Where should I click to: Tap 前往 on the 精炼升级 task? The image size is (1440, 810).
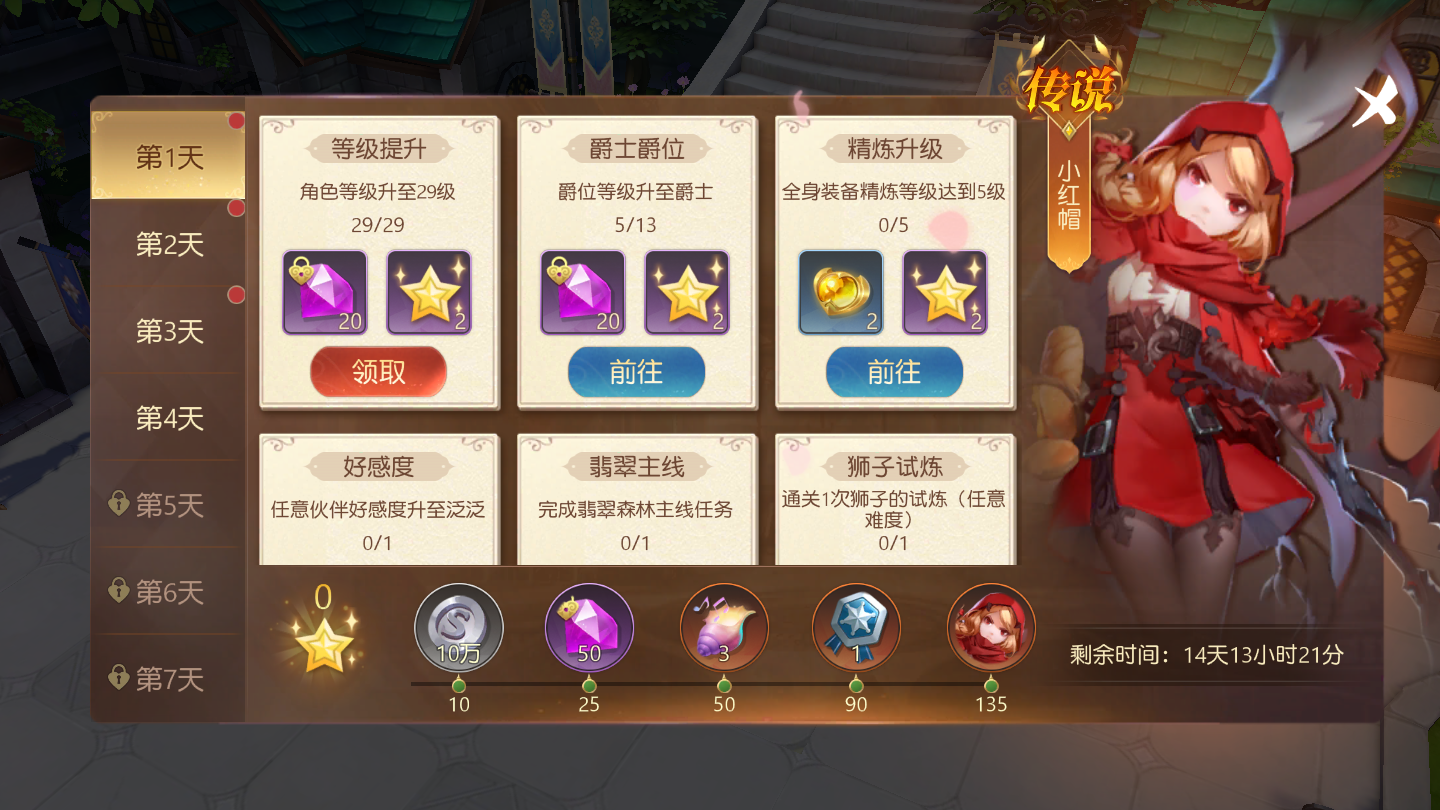pos(894,371)
